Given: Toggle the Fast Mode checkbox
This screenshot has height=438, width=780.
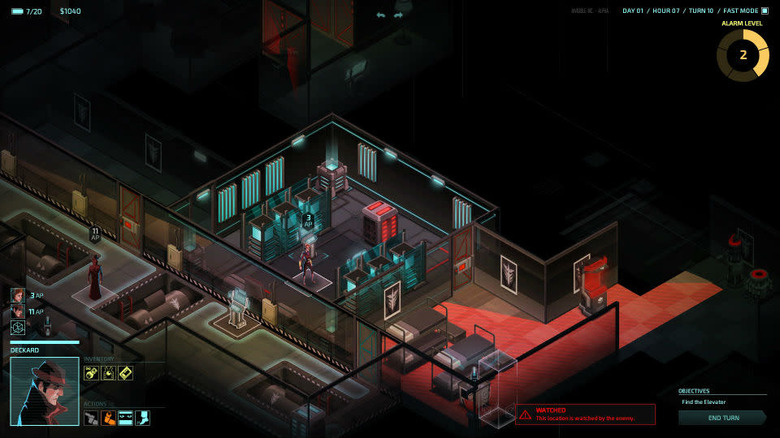Looking at the screenshot, I should point(765,11).
